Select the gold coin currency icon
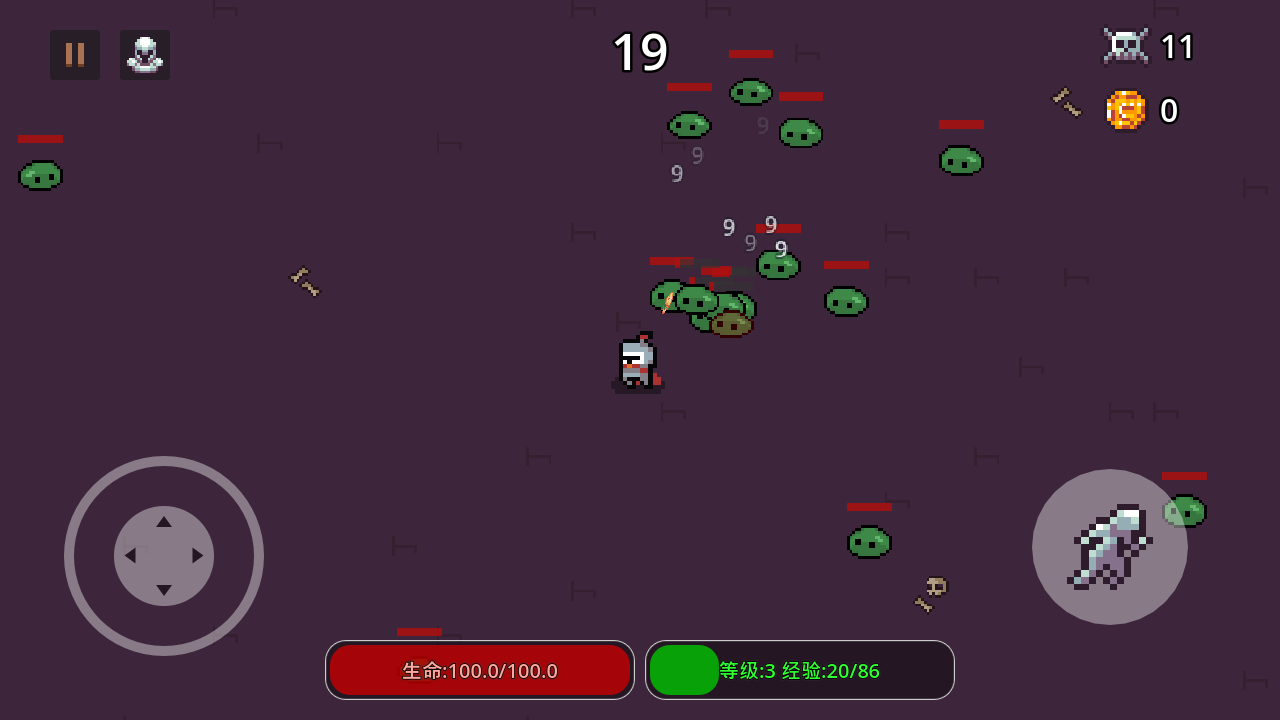Image resolution: width=1280 pixels, height=720 pixels. pos(1126,111)
